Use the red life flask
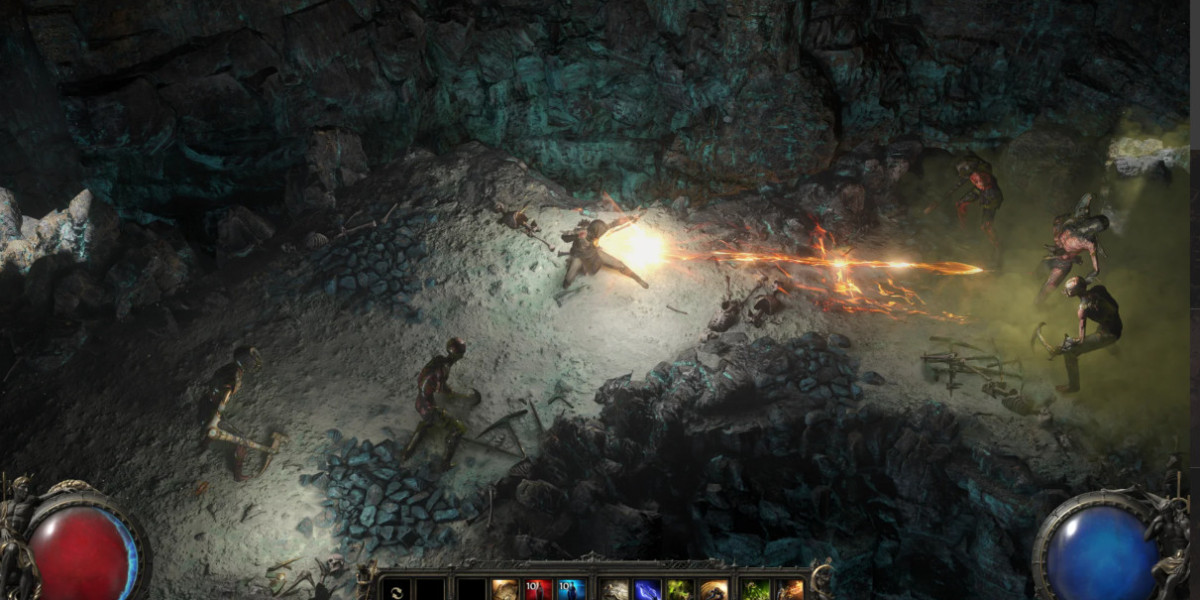 (x=539, y=590)
